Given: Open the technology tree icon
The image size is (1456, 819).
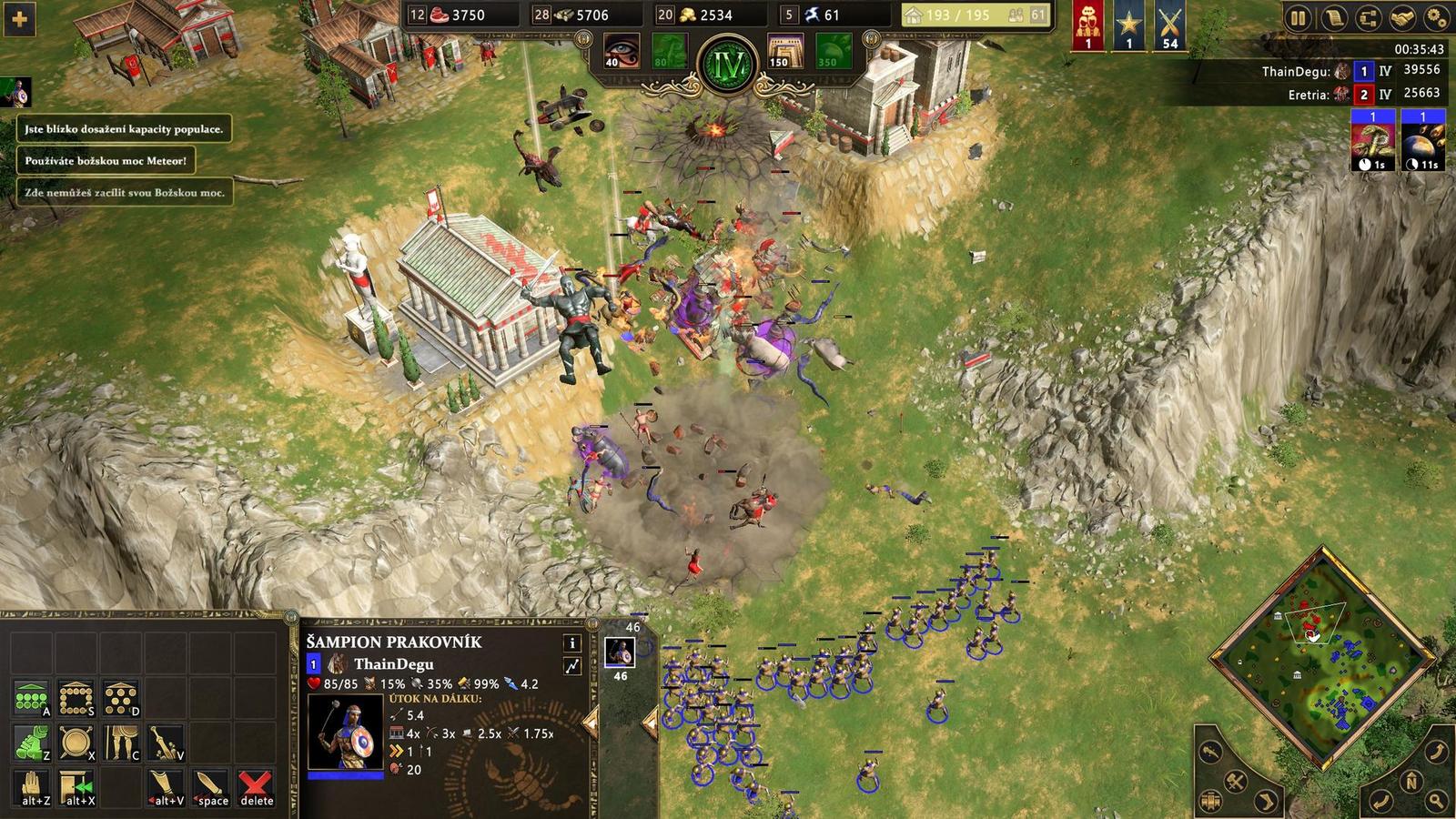Looking at the screenshot, I should tap(1369, 15).
